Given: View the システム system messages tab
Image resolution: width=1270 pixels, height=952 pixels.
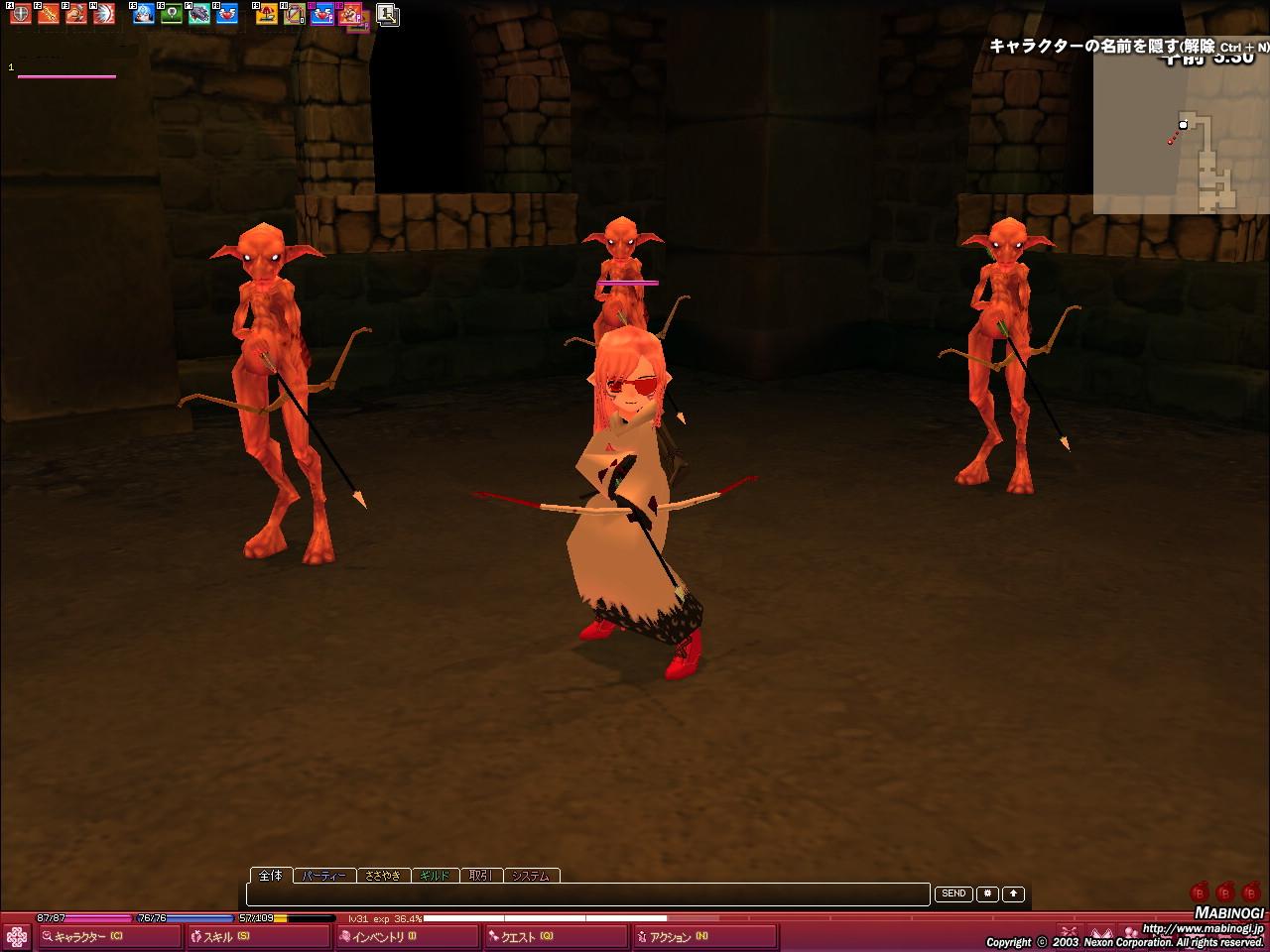Looking at the screenshot, I should tap(532, 876).
